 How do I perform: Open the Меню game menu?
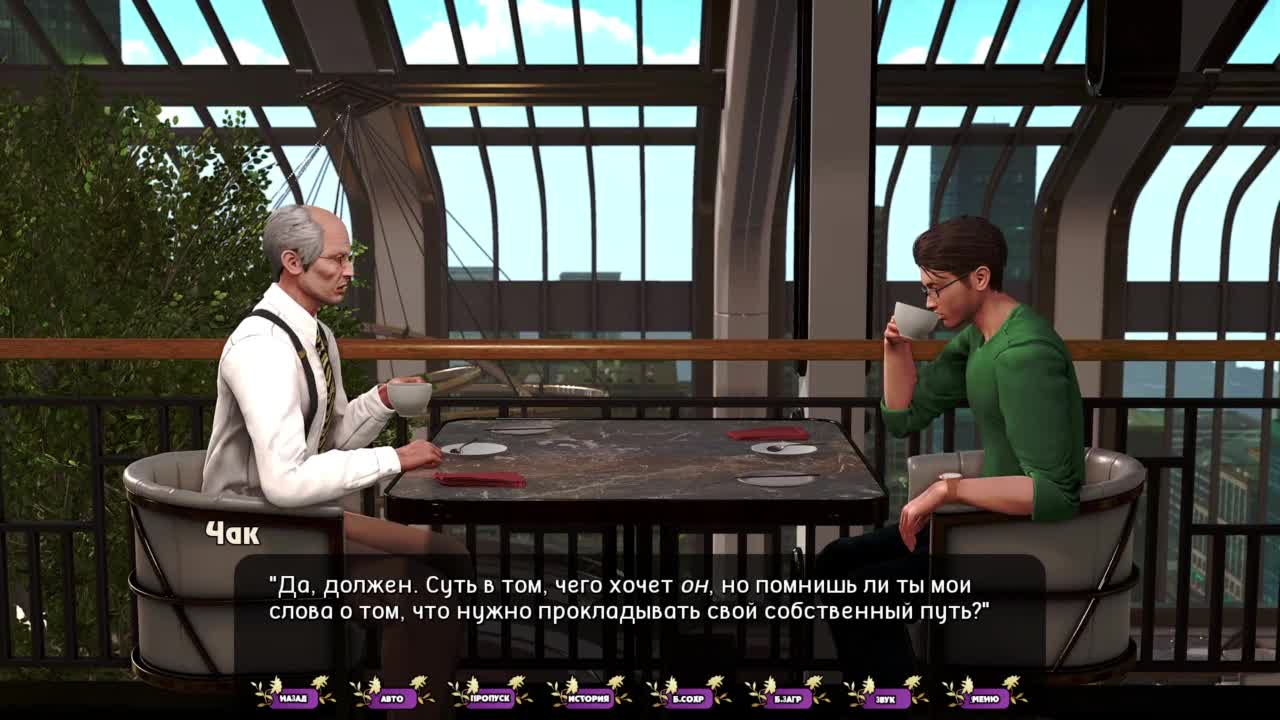[x=985, y=698]
